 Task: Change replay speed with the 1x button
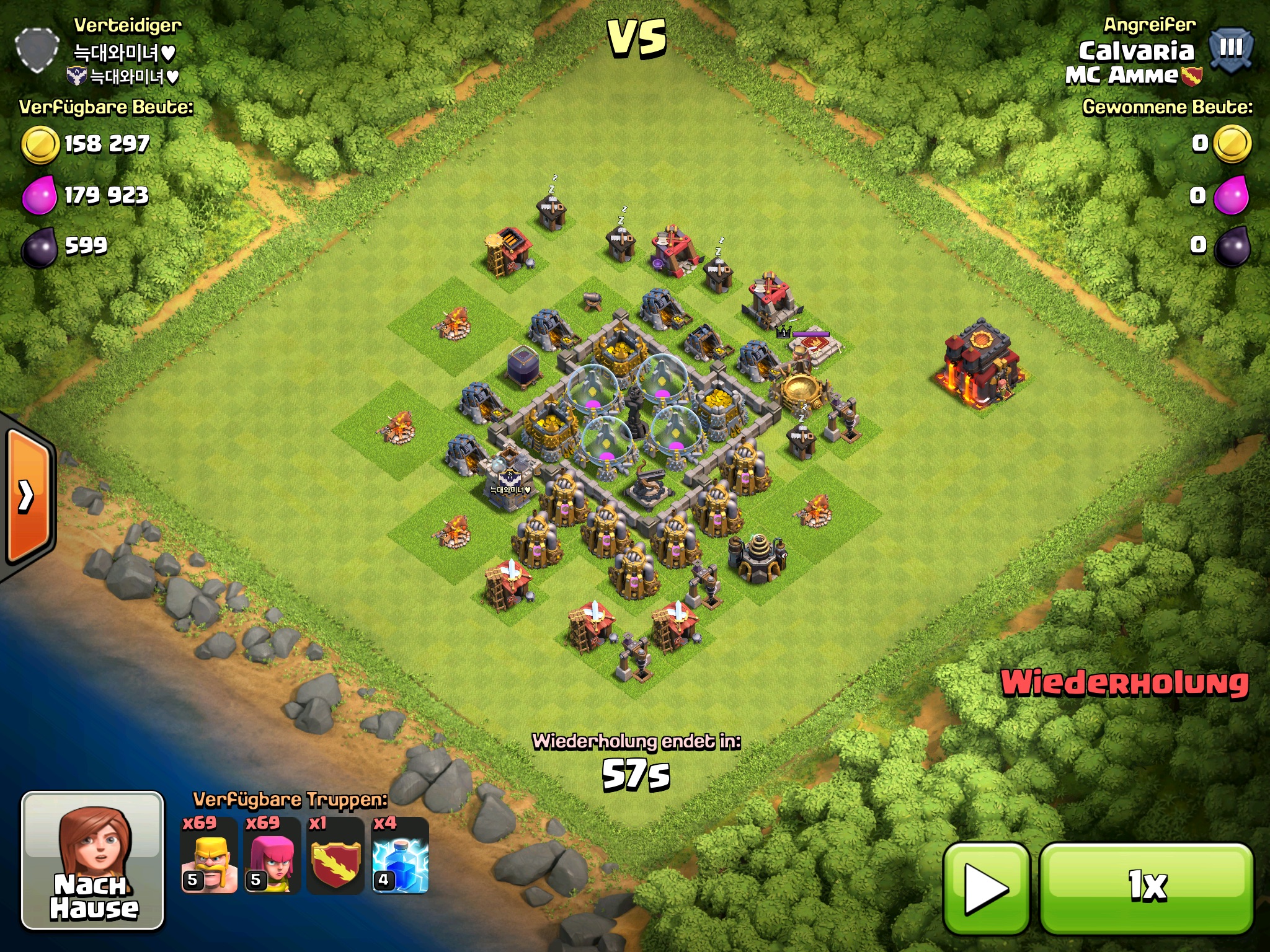(1147, 888)
